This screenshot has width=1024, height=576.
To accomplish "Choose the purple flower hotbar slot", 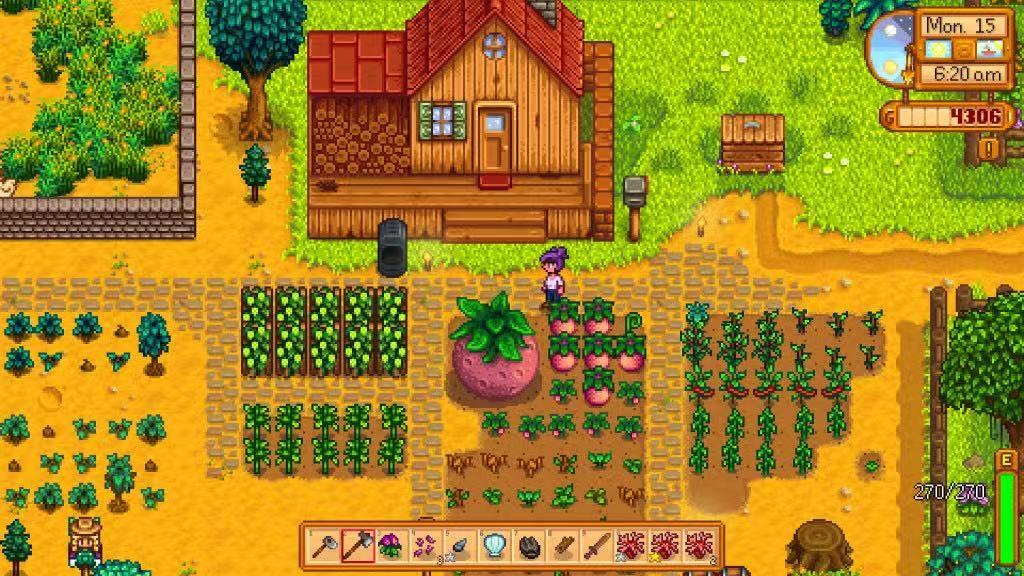I will click(392, 546).
